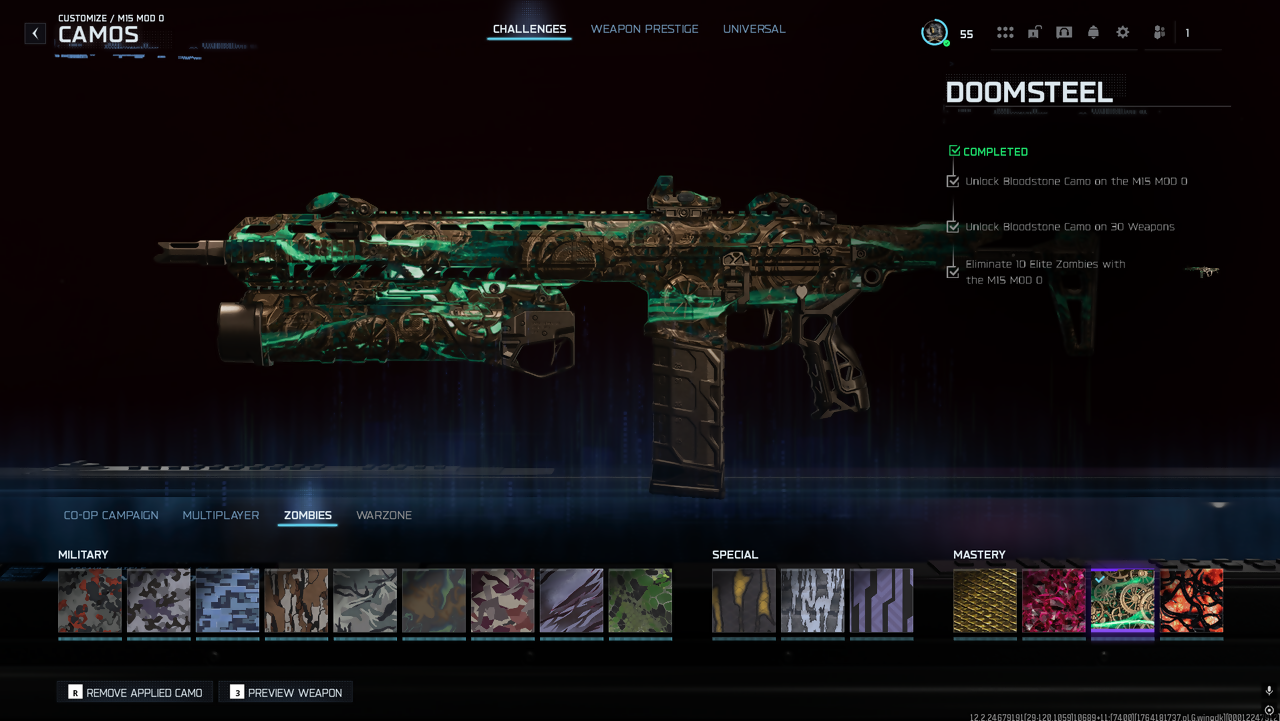Screen dimensions: 1280x721
Task: Open the notifications bell
Action: click(1093, 33)
